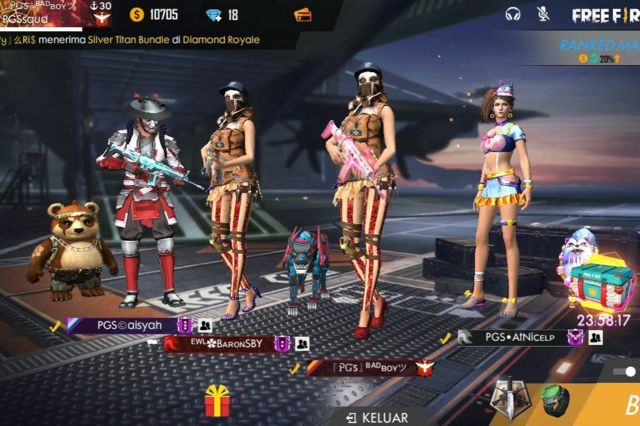Select the PGS BadBoy name tag
Viewport: 640px width, 426px height.
point(358,368)
